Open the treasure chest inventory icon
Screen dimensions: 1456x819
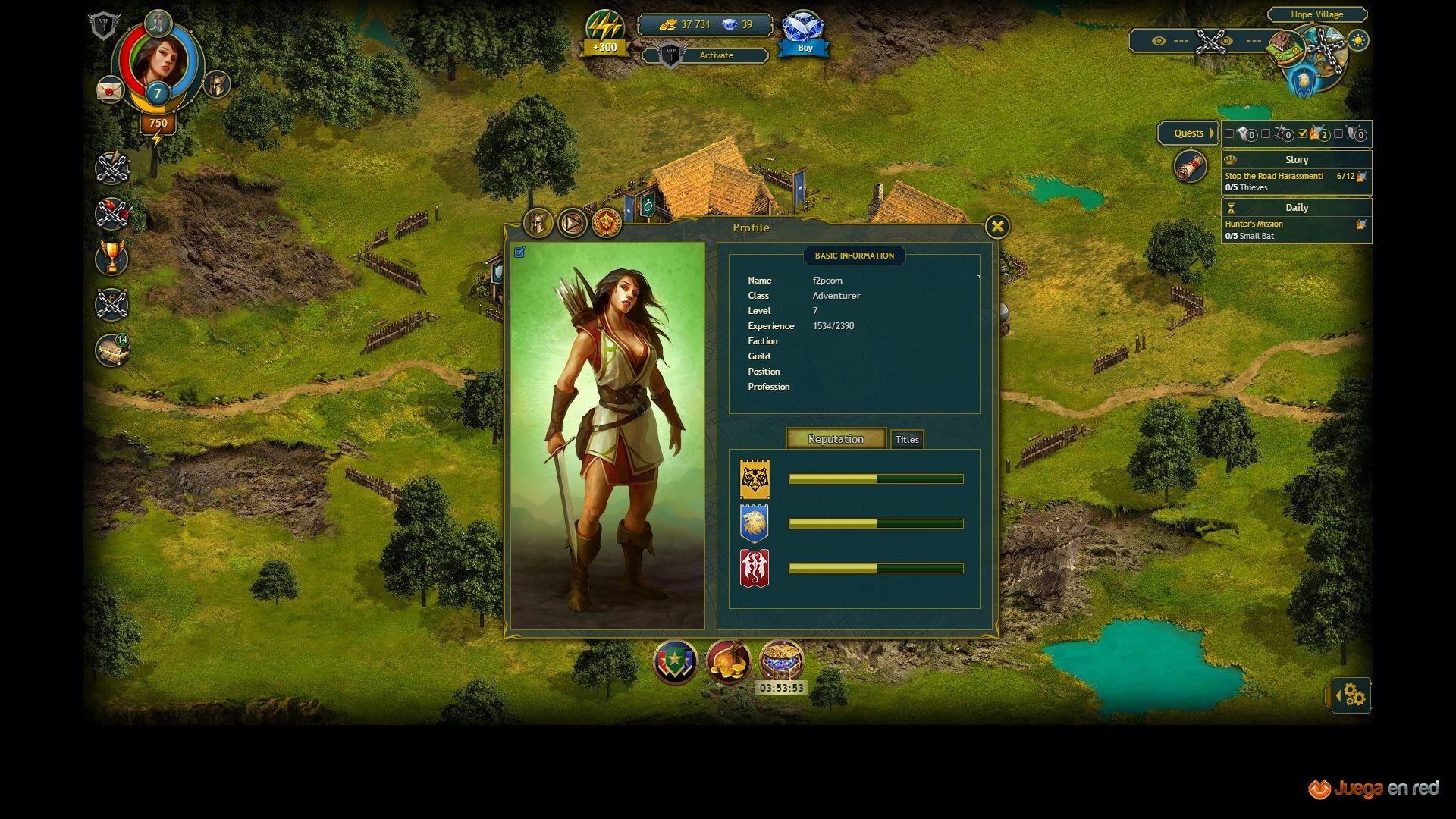point(112,351)
